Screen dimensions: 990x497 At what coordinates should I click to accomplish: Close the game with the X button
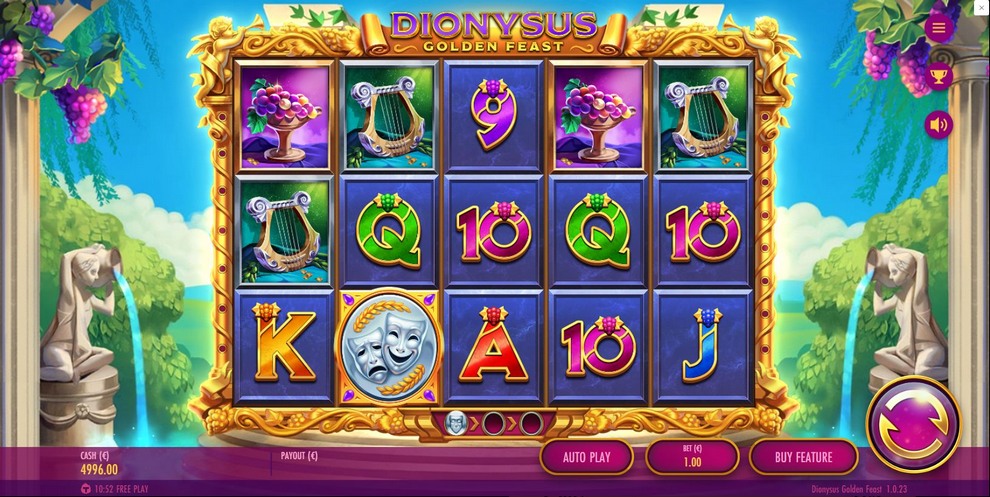(981, 8)
